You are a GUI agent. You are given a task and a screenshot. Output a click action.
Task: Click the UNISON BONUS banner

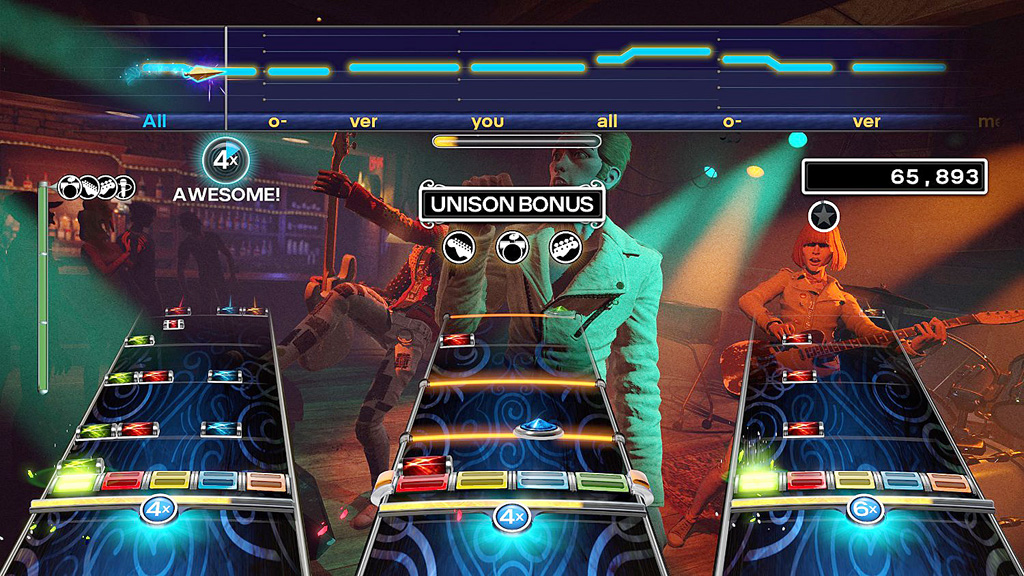(512, 205)
